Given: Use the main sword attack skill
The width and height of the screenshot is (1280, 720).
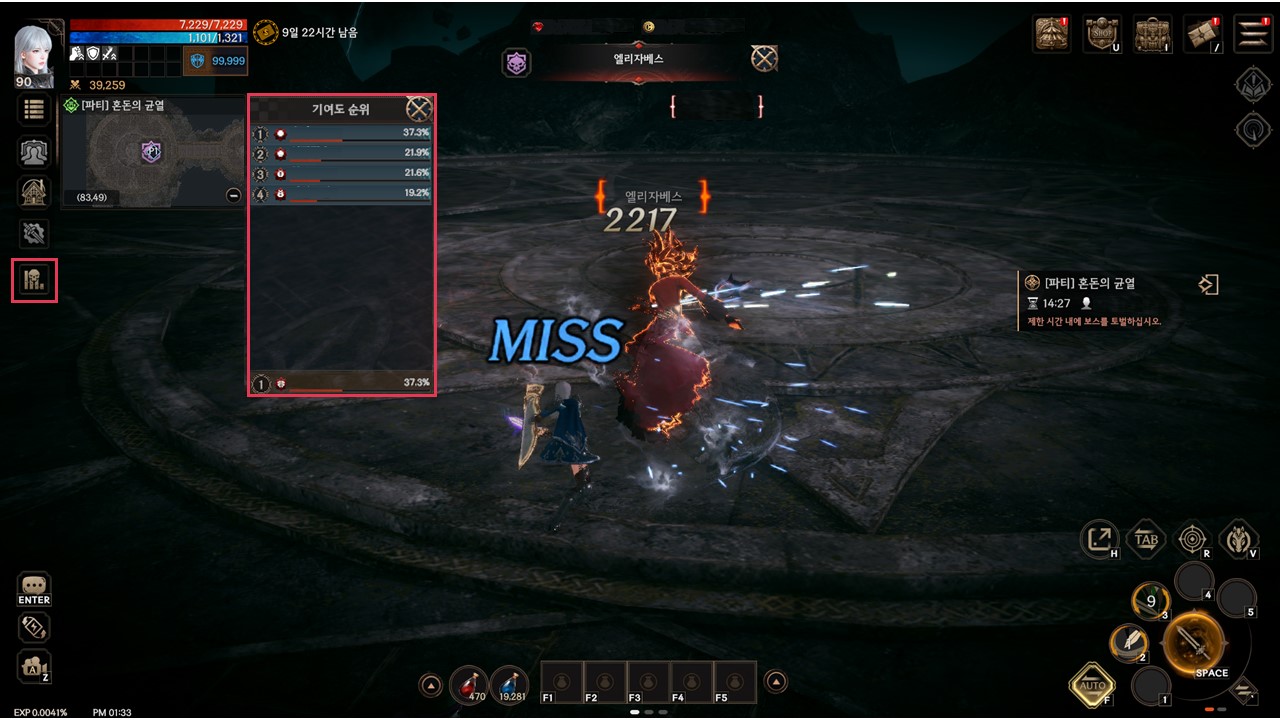Looking at the screenshot, I should tap(1194, 641).
